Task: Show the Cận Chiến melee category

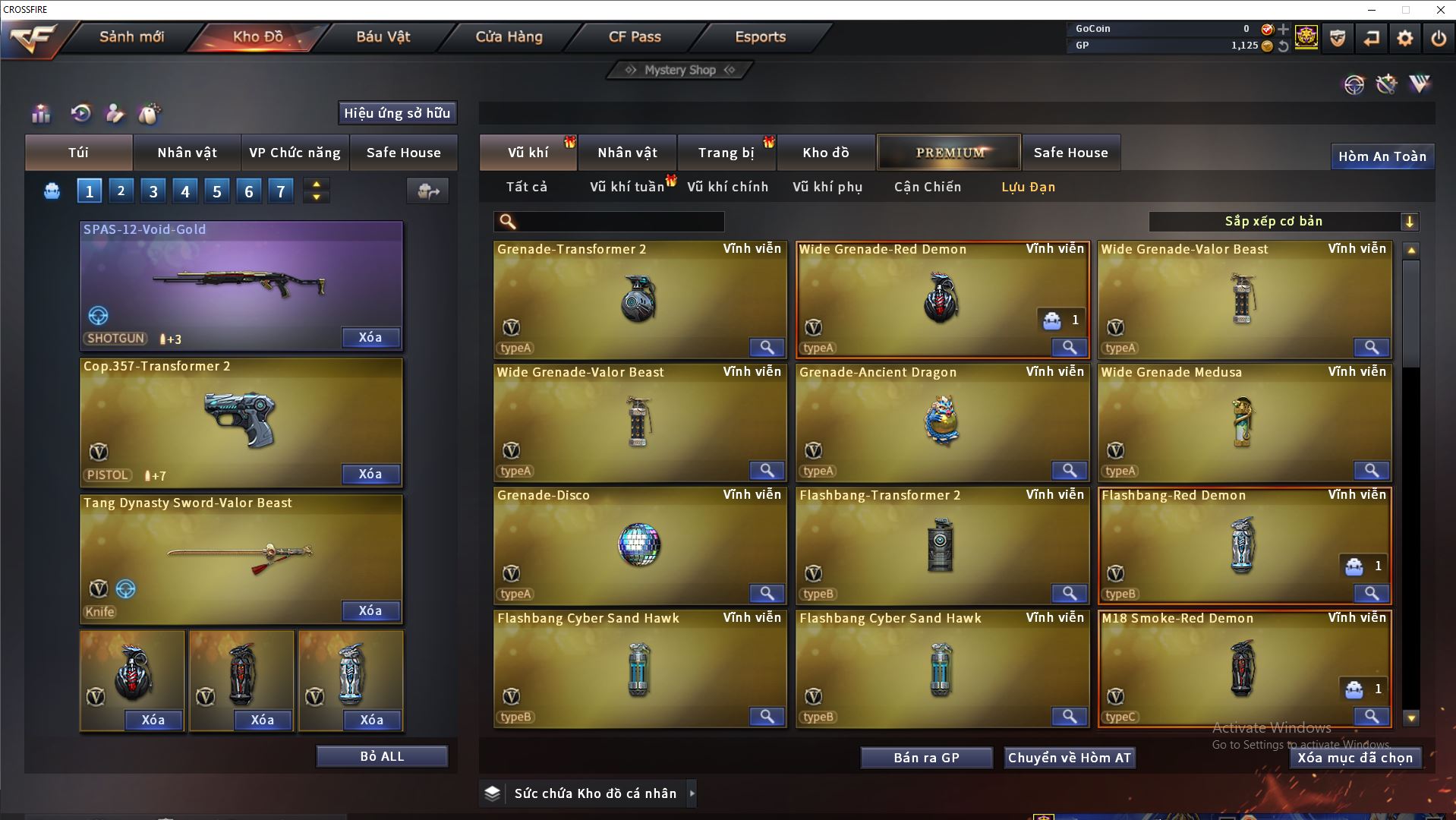Action: point(927,187)
